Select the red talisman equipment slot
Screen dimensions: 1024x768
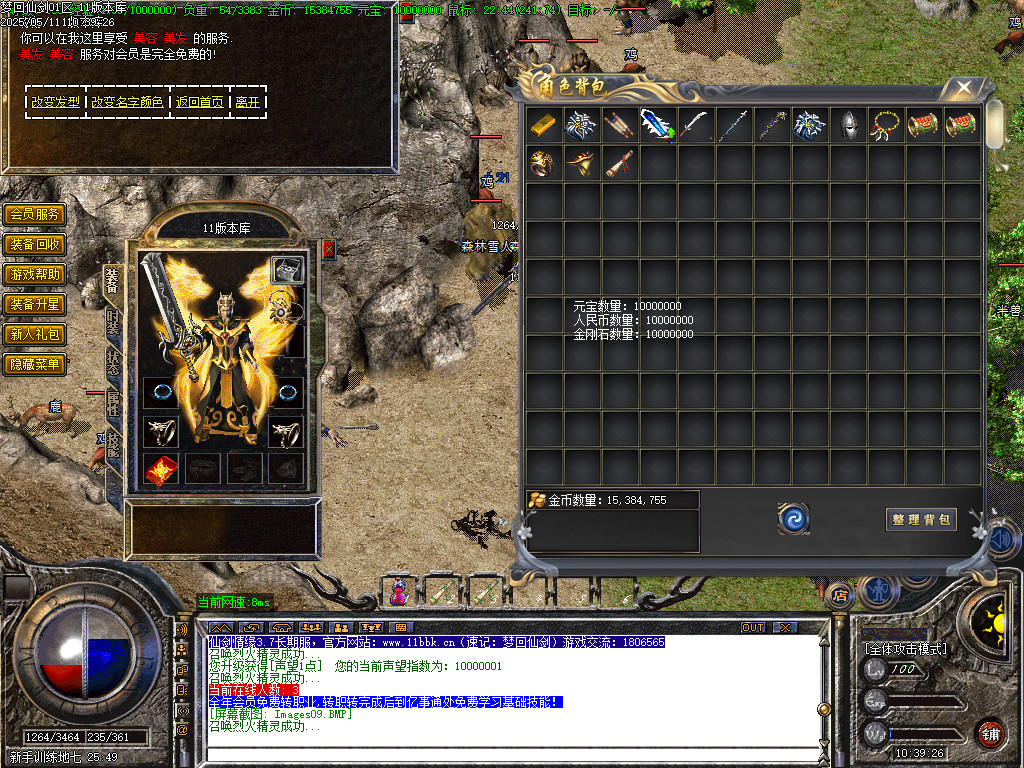[x=161, y=469]
